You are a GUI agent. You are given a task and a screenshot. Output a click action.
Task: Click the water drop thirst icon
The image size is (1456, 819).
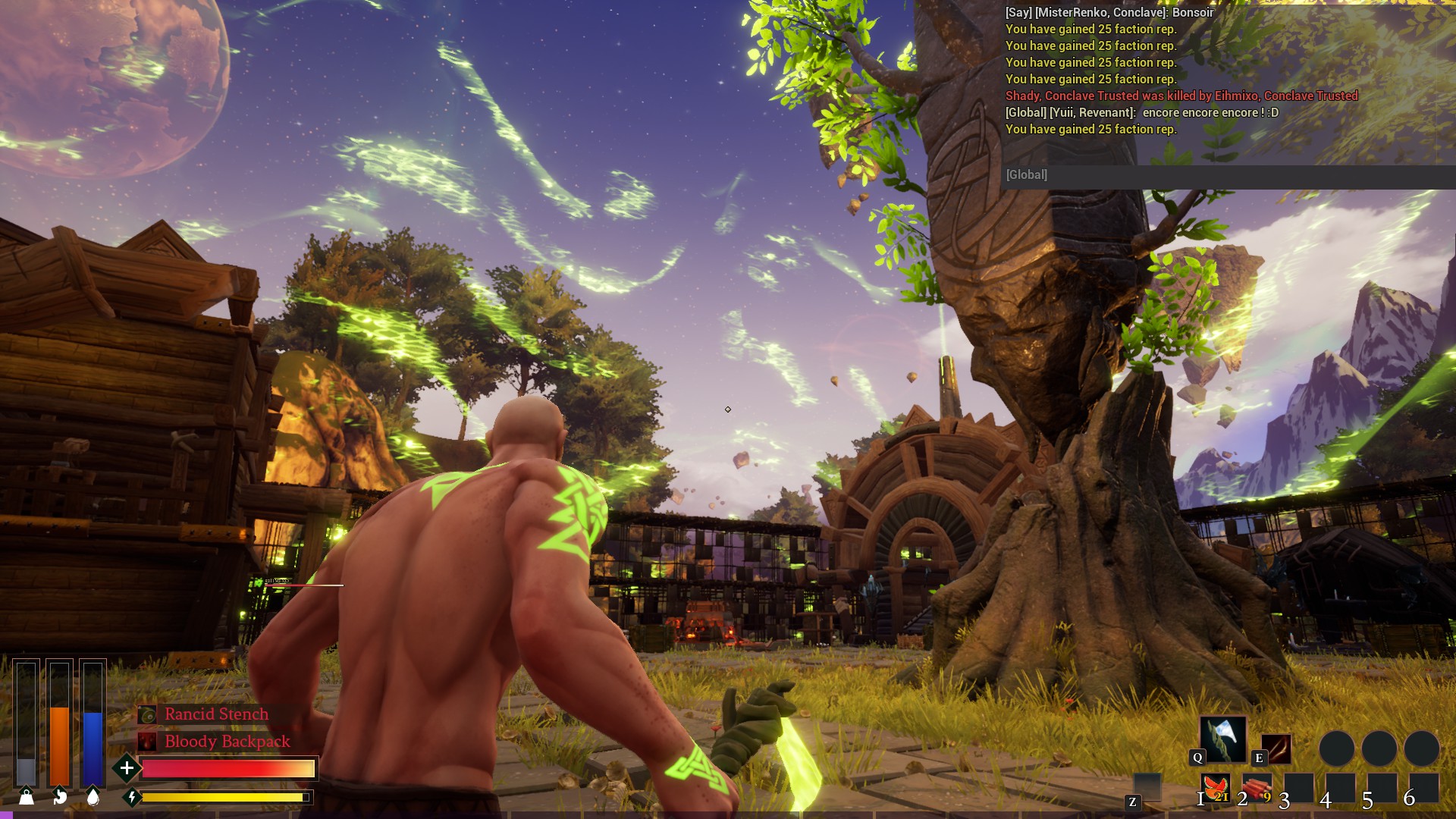click(93, 796)
